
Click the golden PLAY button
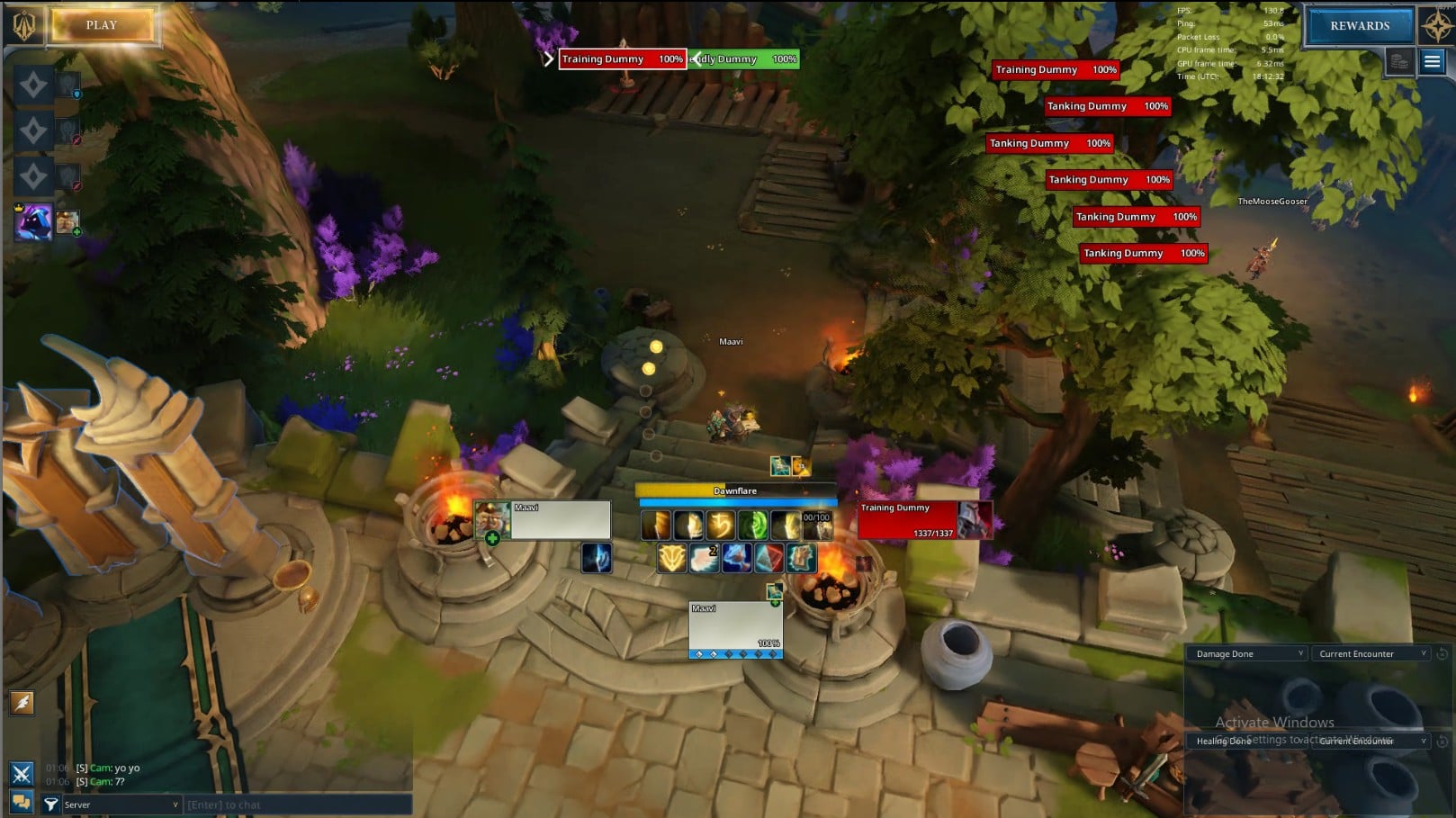click(102, 25)
